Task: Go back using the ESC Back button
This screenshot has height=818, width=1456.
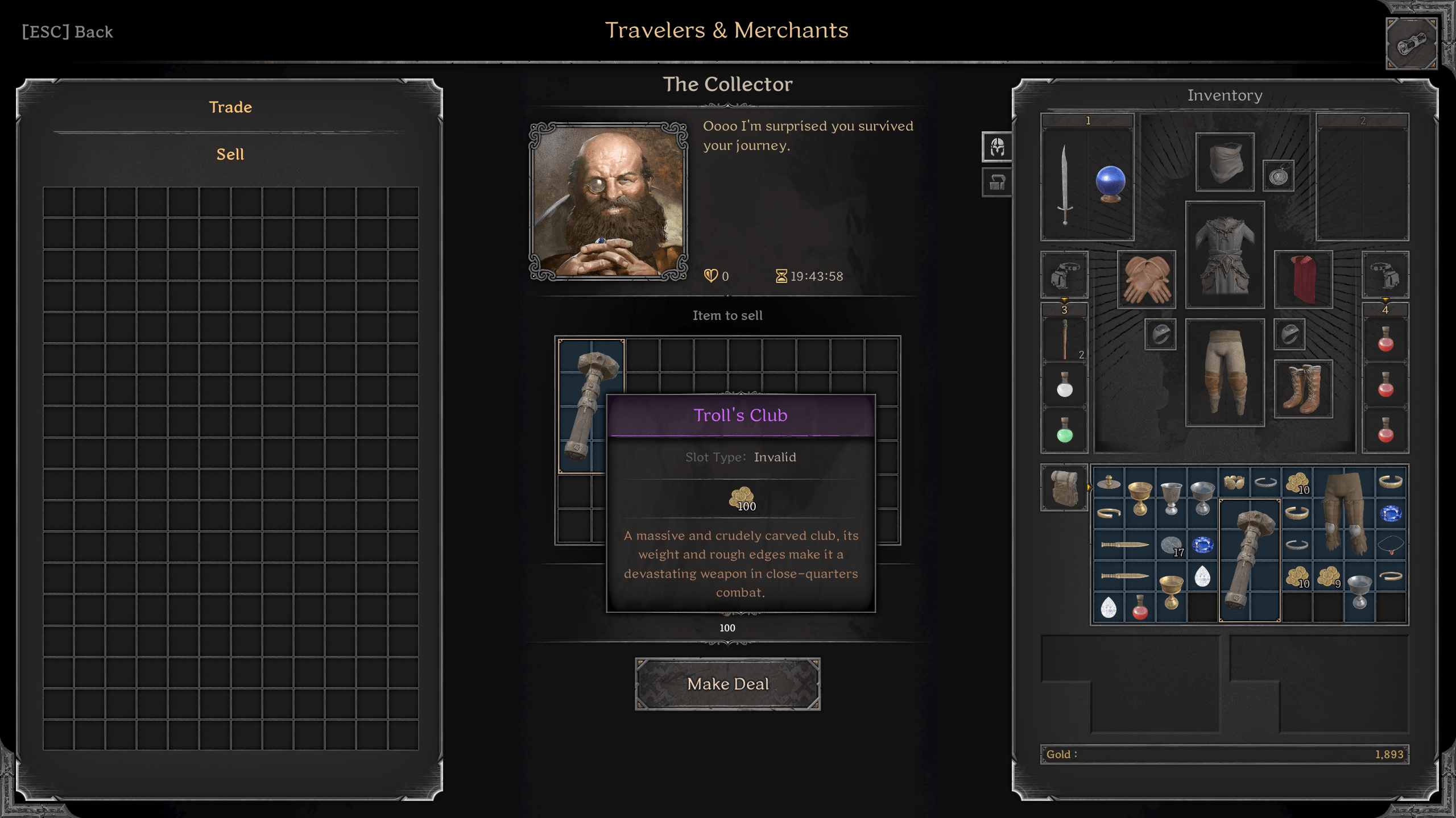Action: point(67,32)
